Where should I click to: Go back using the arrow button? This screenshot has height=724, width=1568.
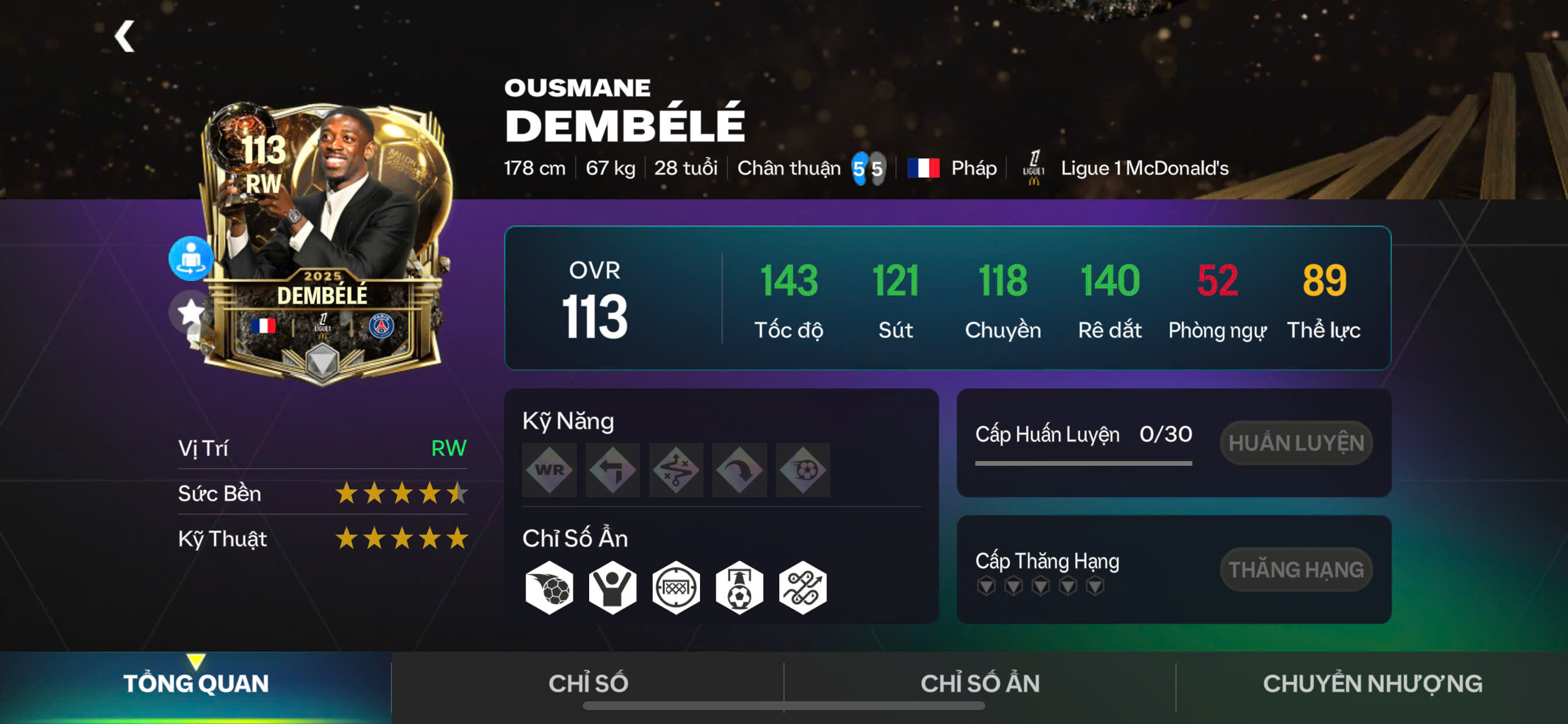125,37
